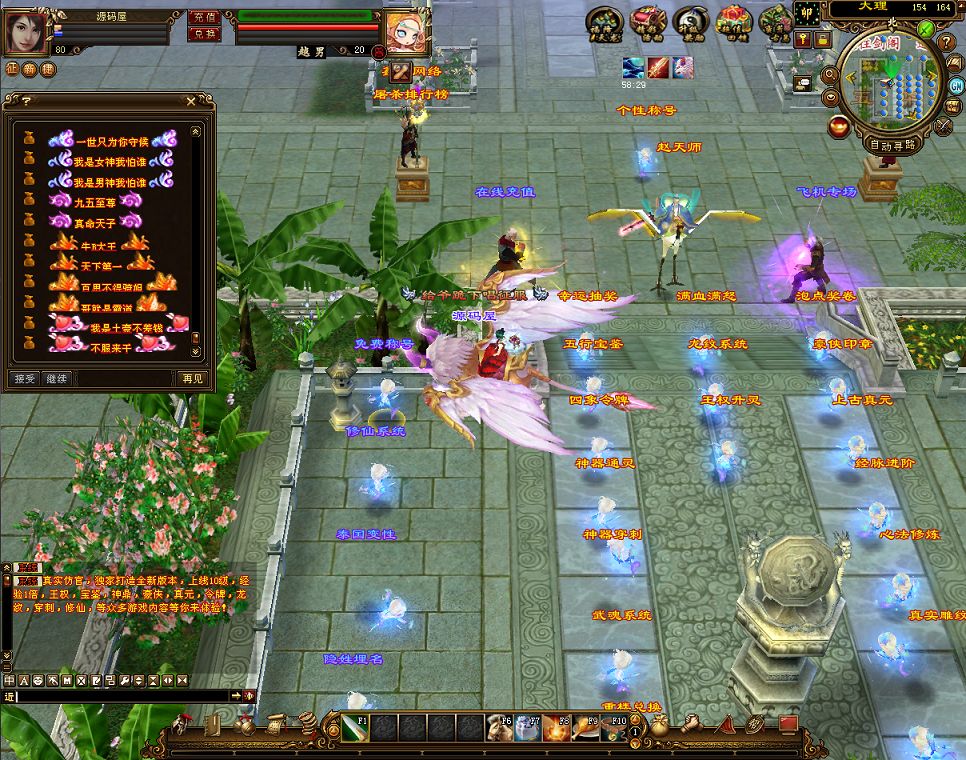Open help on the title panel
The height and width of the screenshot is (760, 966).
(x=25, y=101)
